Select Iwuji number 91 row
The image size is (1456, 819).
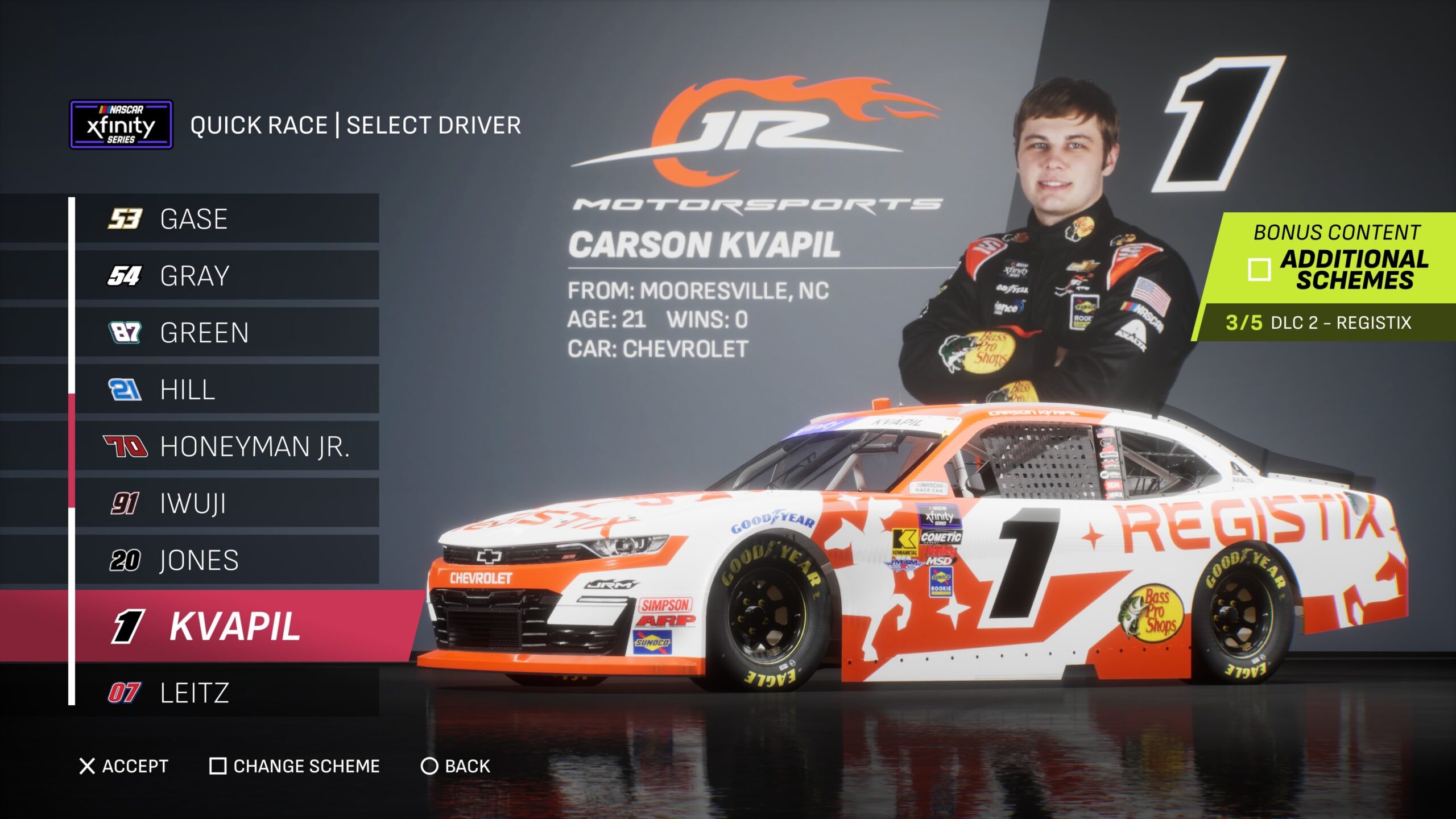point(226,503)
